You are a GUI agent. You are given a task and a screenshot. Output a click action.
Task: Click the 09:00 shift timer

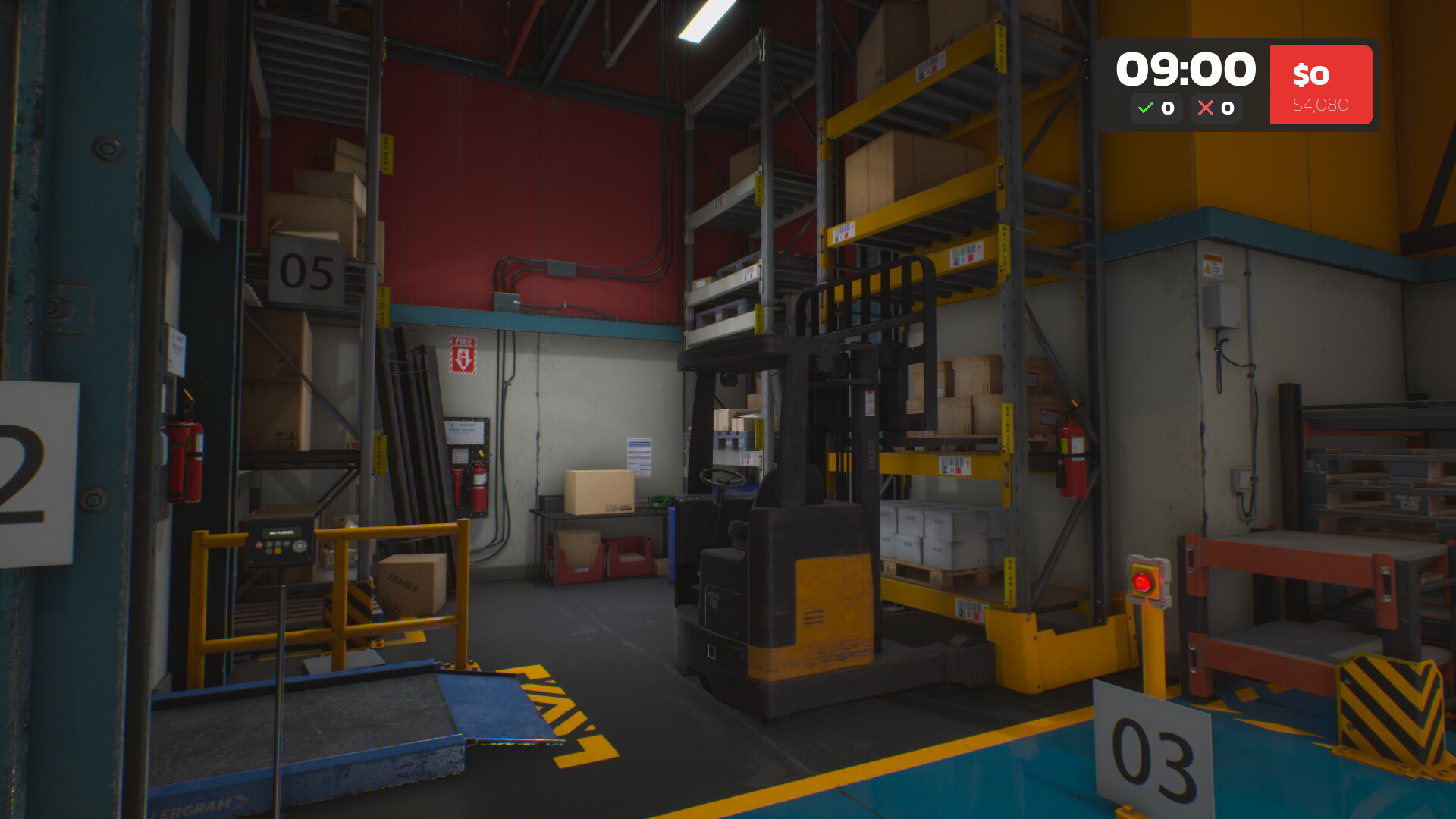pos(1185,67)
